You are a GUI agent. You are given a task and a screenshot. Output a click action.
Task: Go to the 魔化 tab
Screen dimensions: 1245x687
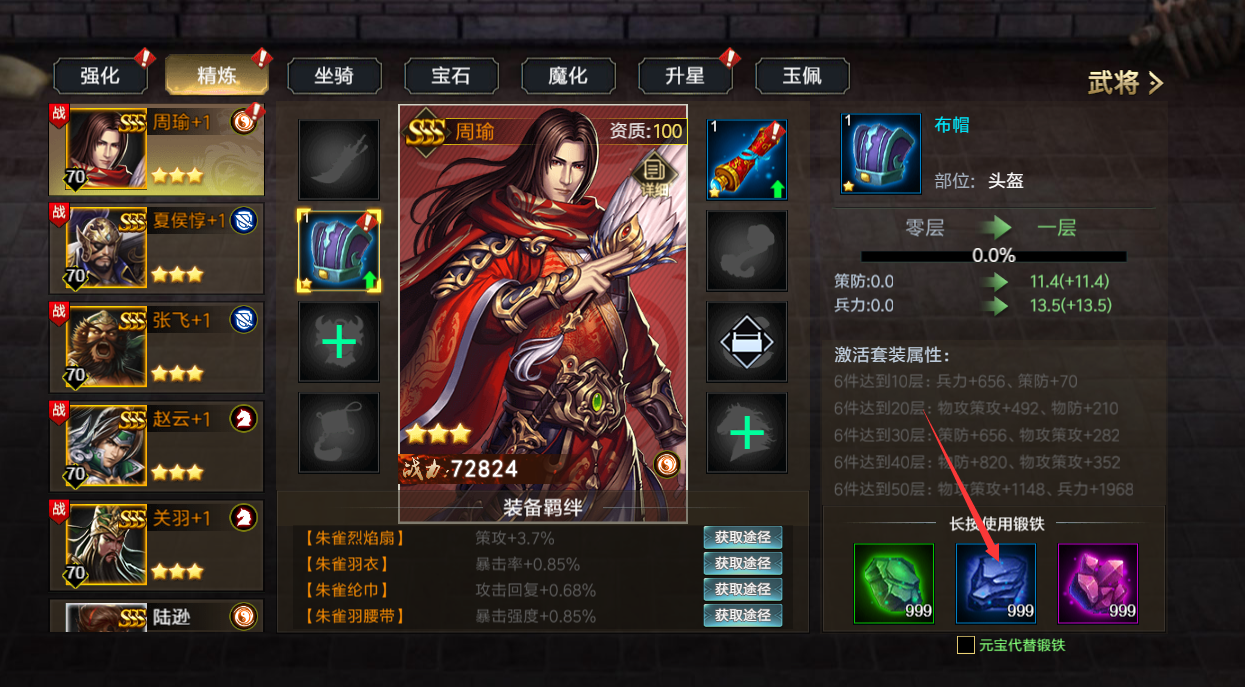pyautogui.click(x=568, y=76)
